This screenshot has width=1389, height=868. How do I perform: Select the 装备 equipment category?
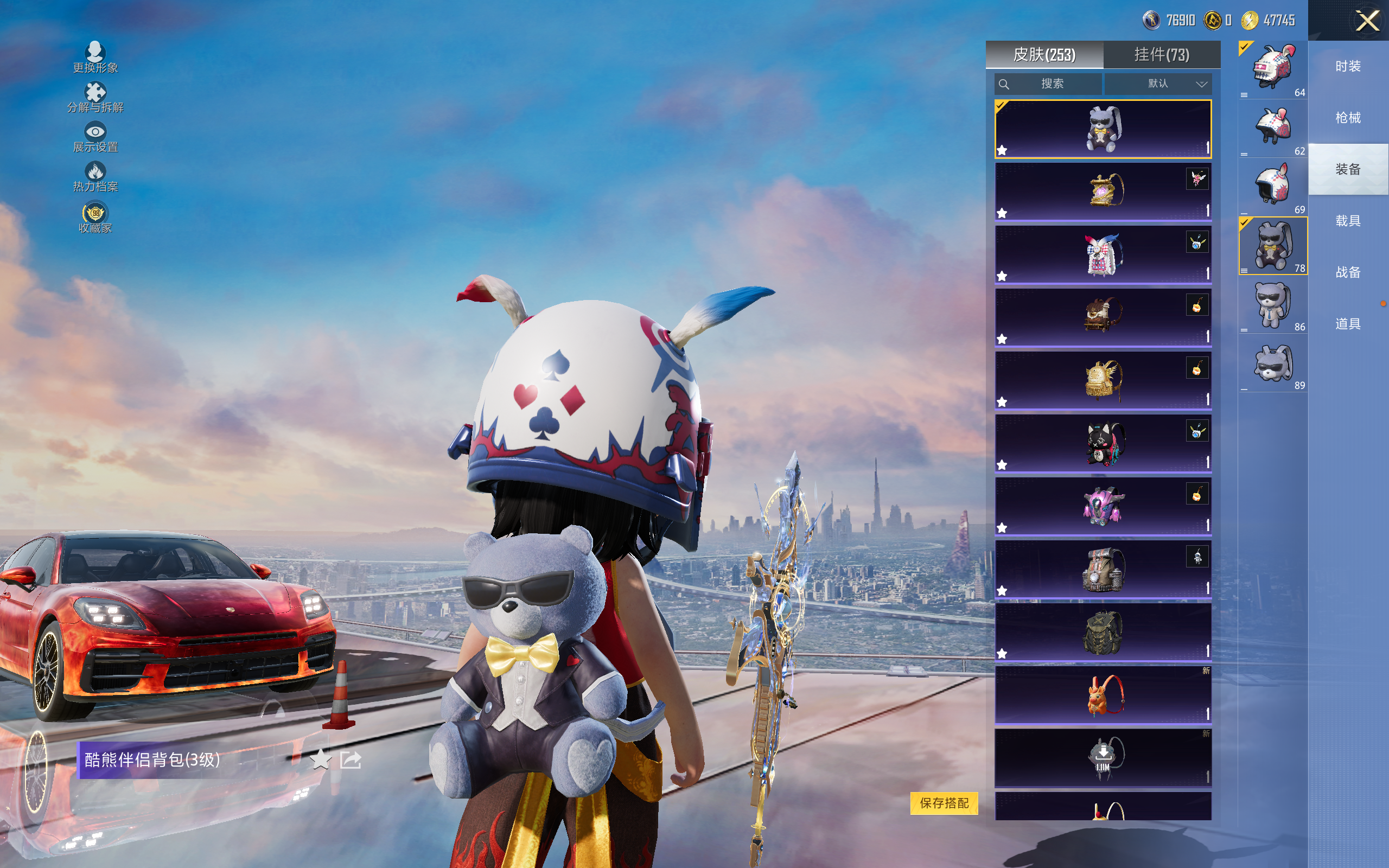[1348, 169]
